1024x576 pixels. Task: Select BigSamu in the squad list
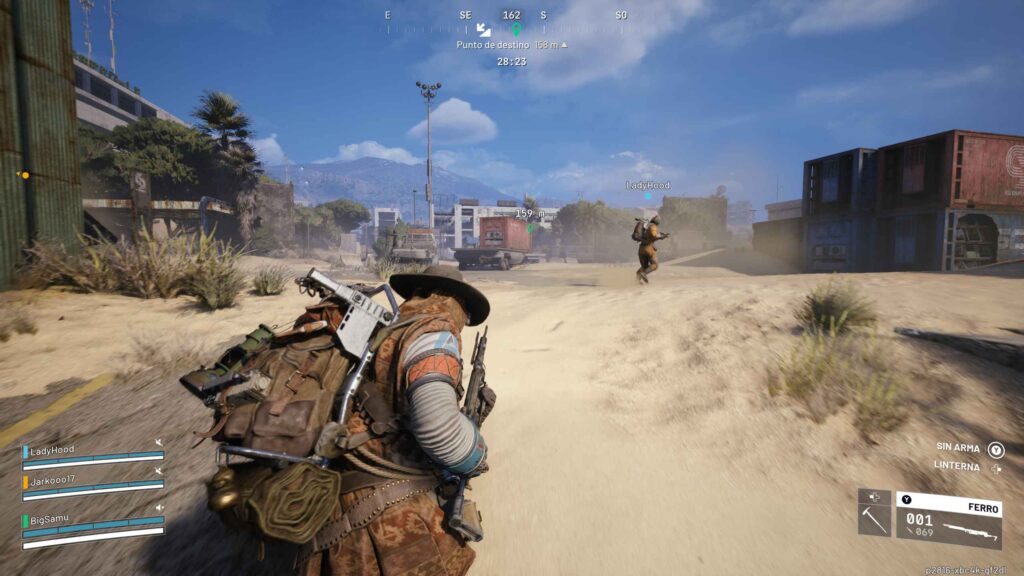point(52,519)
